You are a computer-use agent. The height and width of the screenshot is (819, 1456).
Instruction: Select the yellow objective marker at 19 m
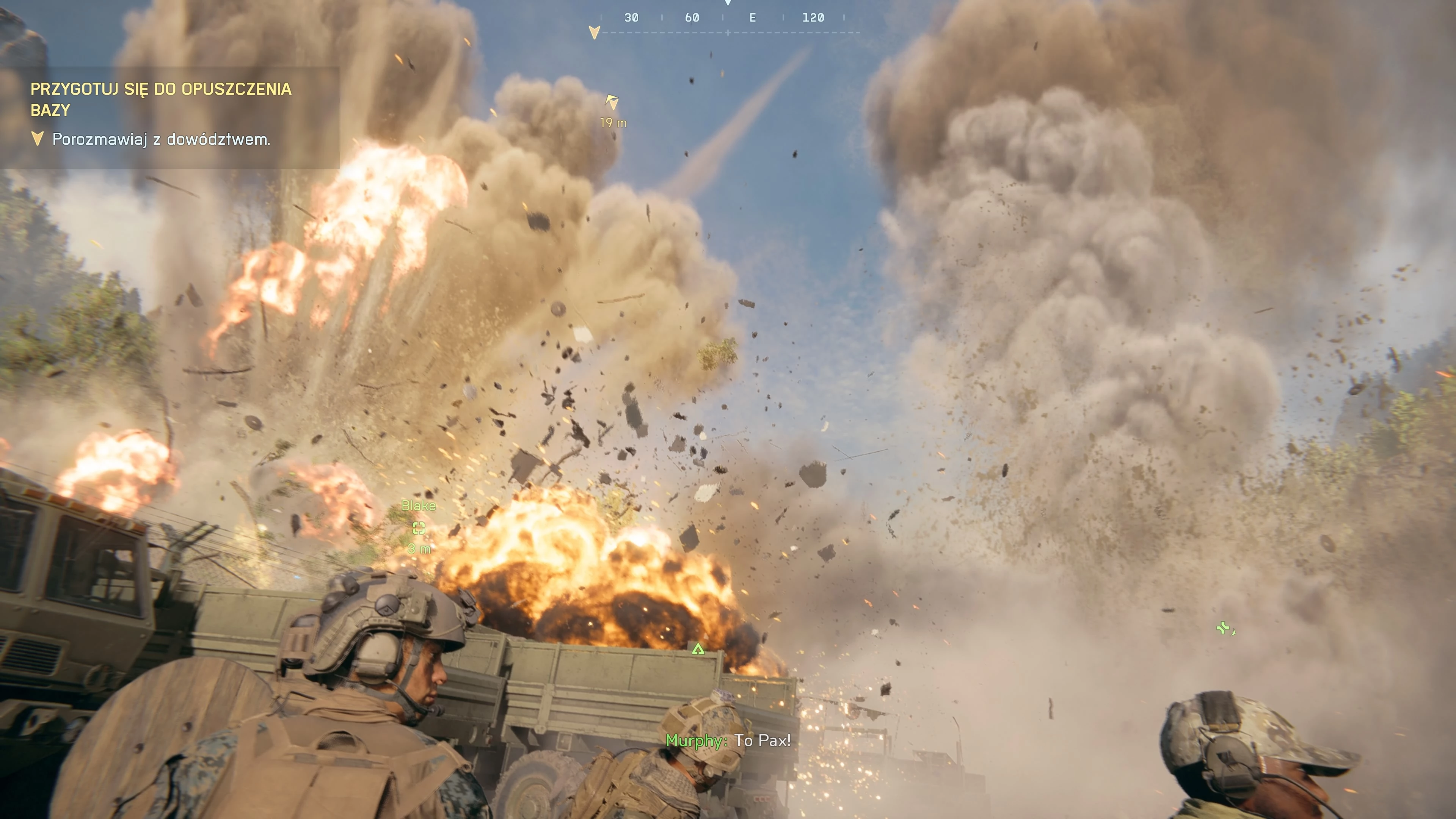[612, 102]
